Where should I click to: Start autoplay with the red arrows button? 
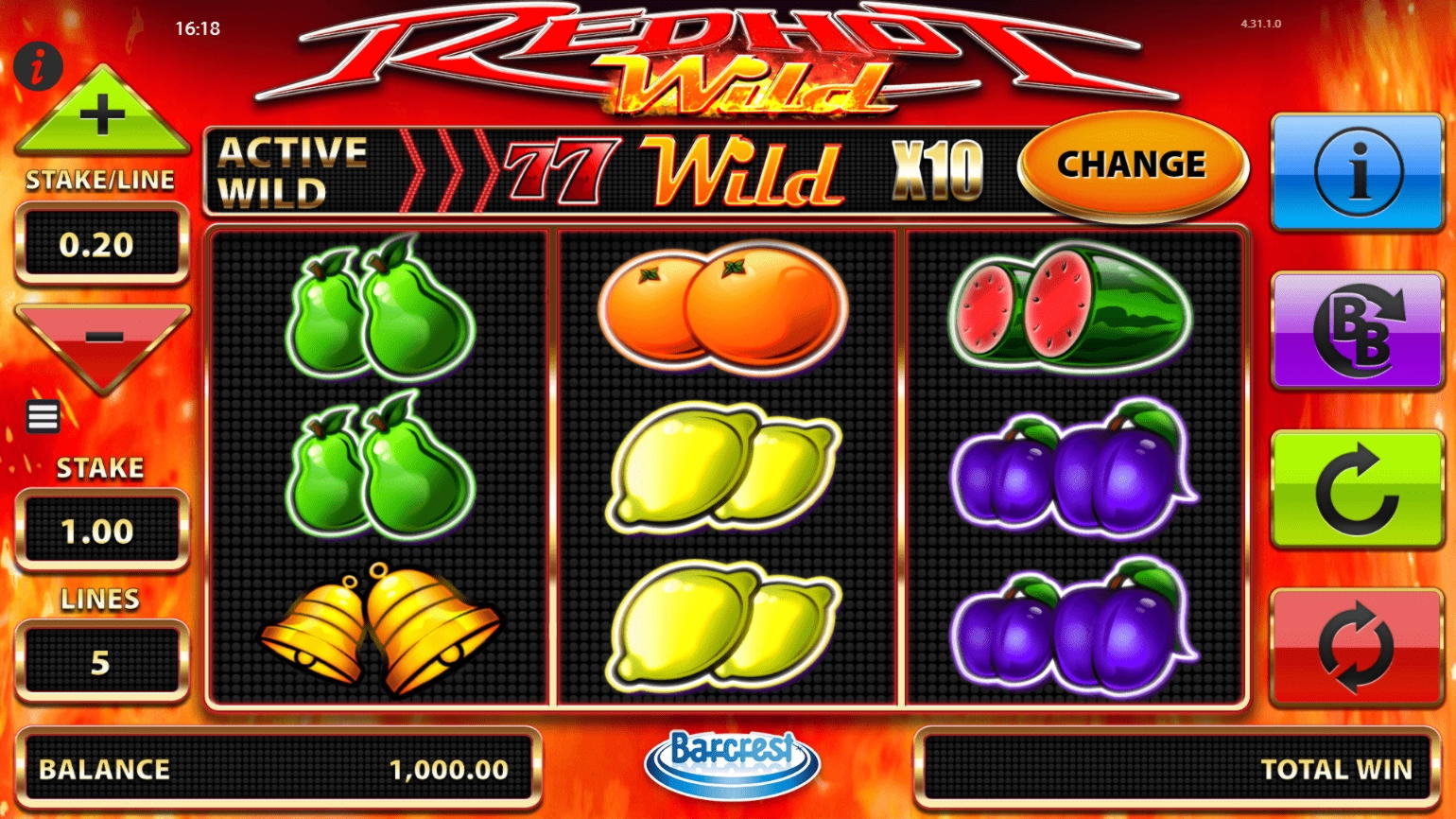pos(1357,647)
